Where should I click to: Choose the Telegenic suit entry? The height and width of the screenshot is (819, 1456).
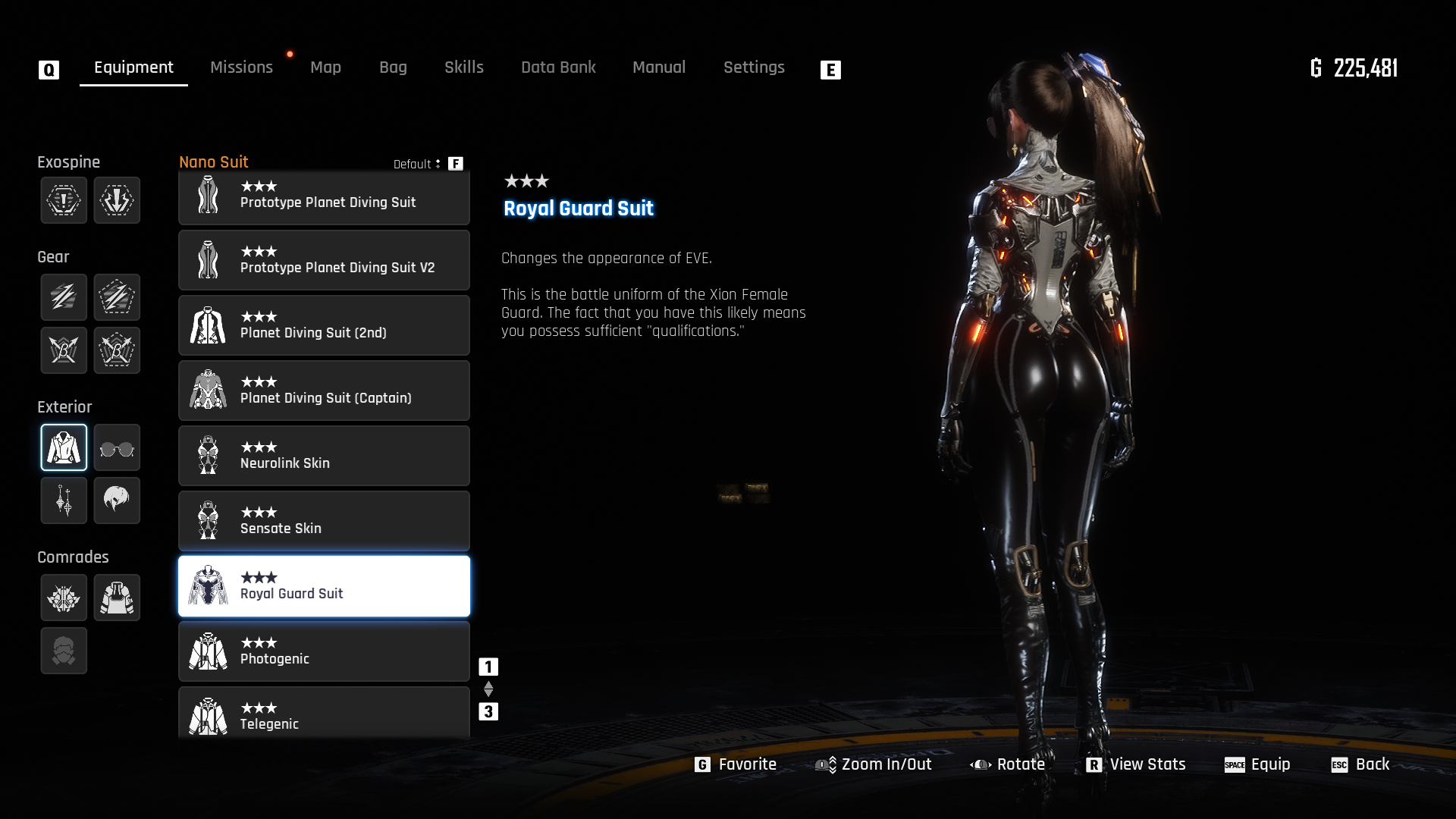pyautogui.click(x=324, y=714)
